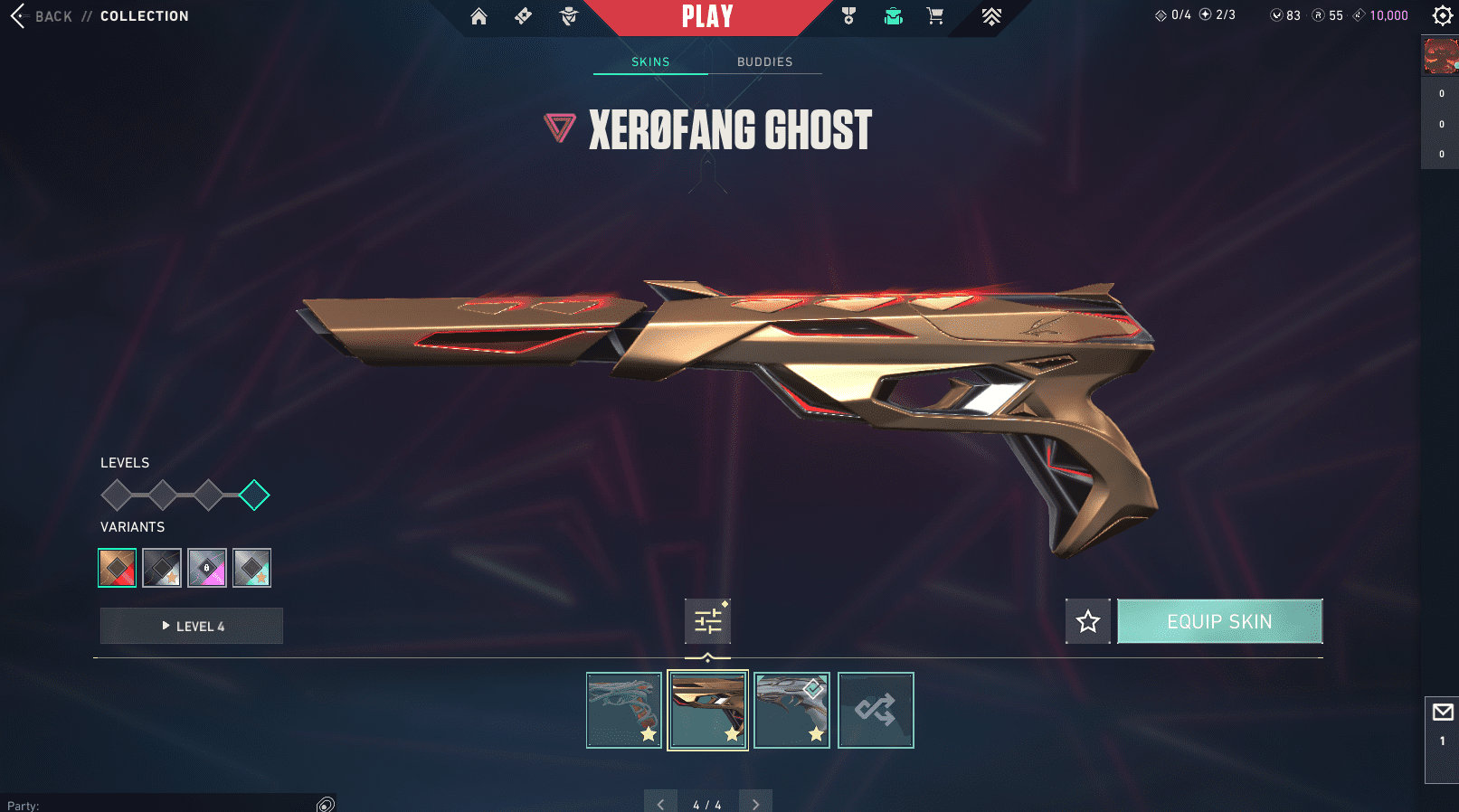Open the home screen icon
The width and height of the screenshot is (1459, 812).
(478, 16)
